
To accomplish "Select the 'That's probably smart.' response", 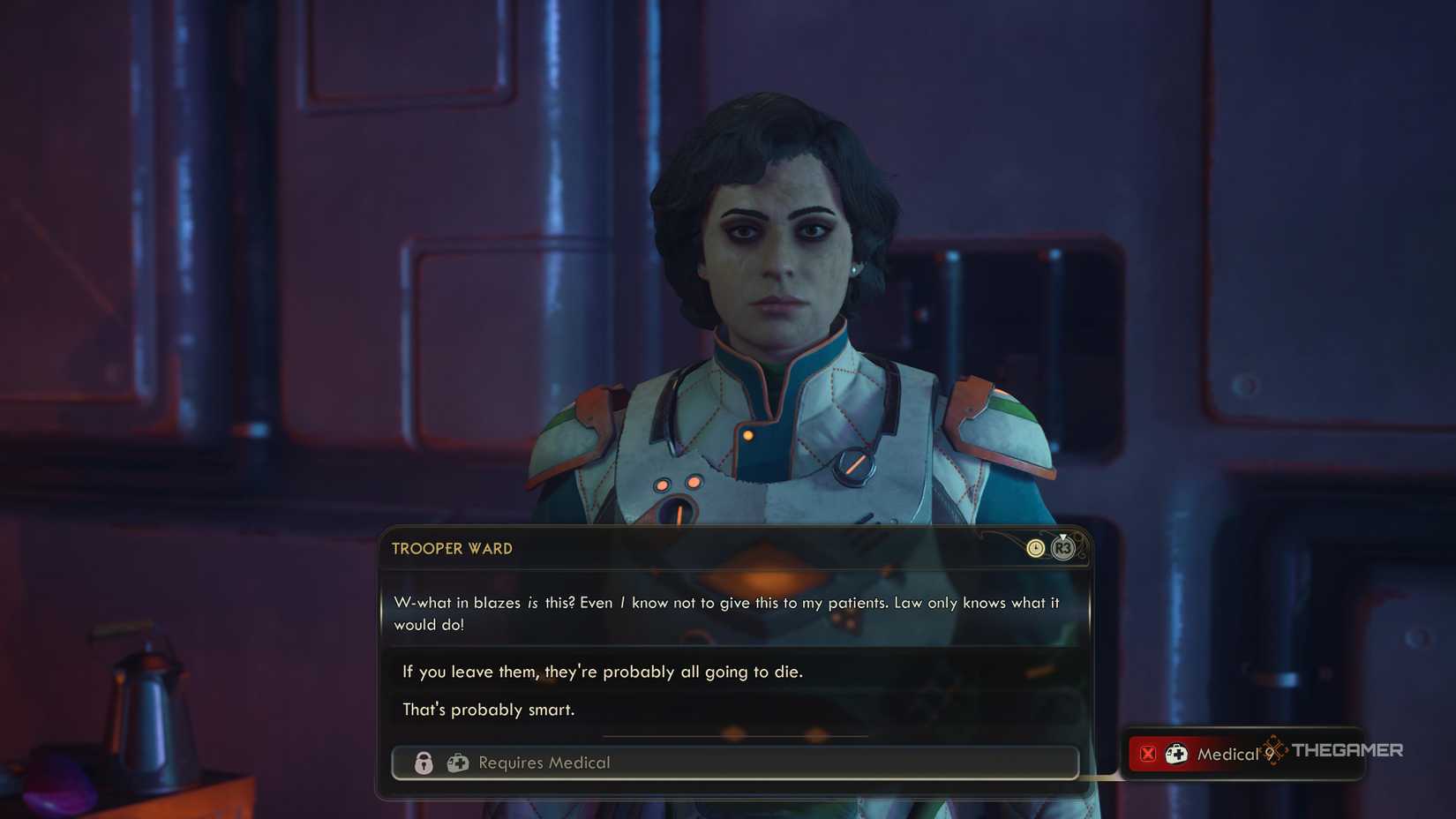I will [488, 709].
